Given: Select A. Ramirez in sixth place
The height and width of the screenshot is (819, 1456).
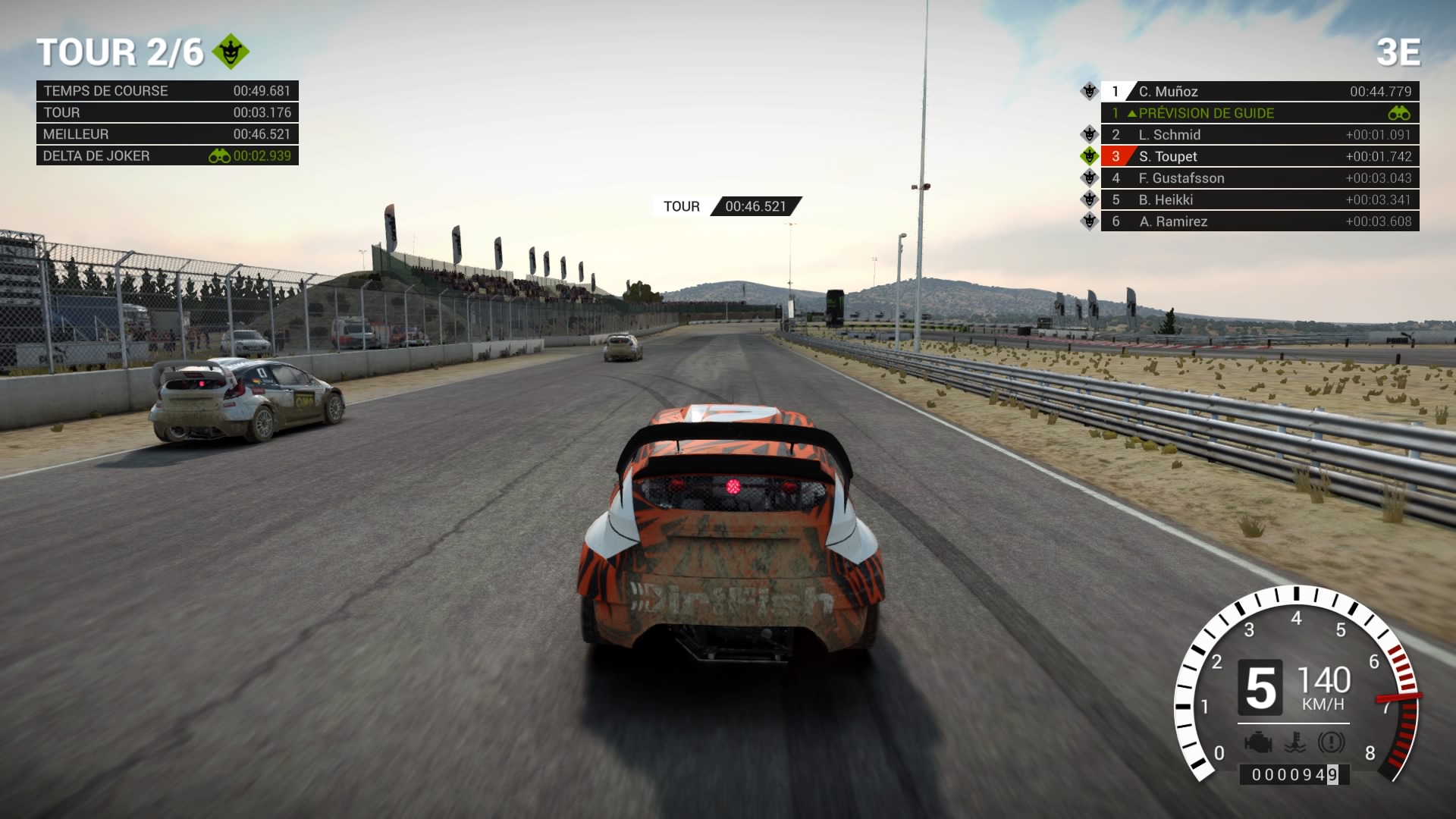Looking at the screenshot, I should click(x=1259, y=221).
